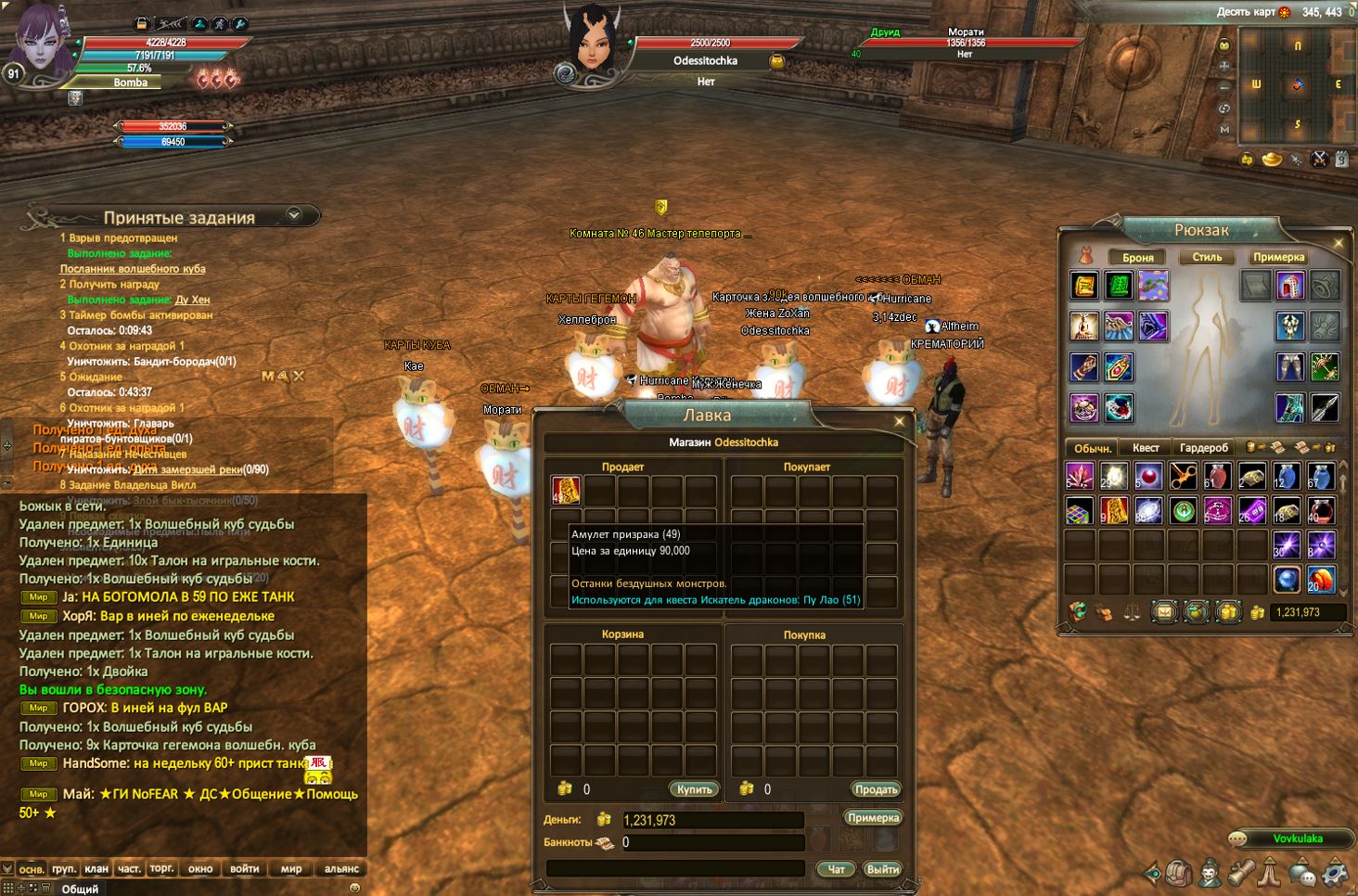Viewport: 1358px width, 896px height.
Task: Leave the shop with the Выйти button
Action: (881, 869)
